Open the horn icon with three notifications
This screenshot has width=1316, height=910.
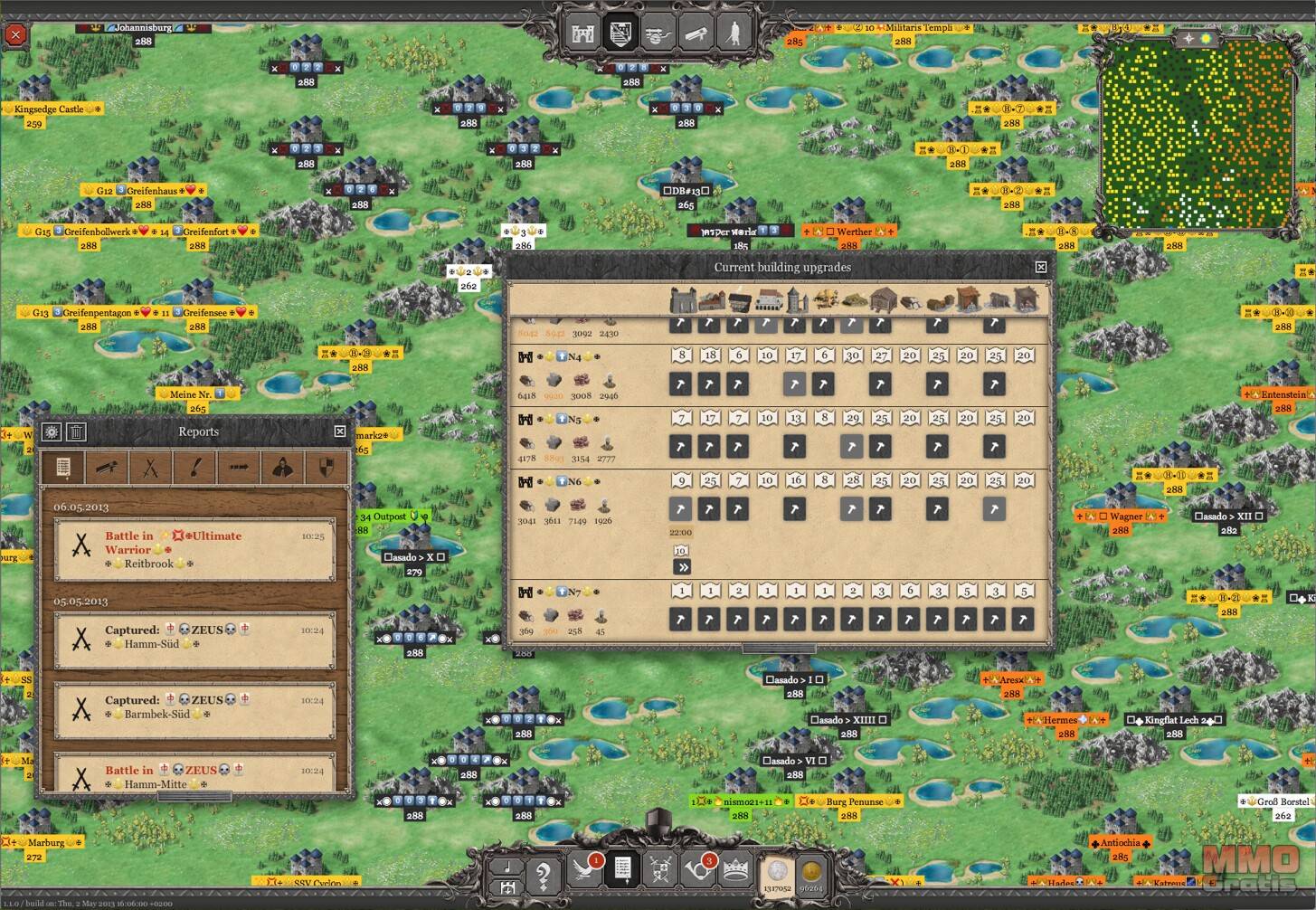pyautogui.click(x=698, y=870)
